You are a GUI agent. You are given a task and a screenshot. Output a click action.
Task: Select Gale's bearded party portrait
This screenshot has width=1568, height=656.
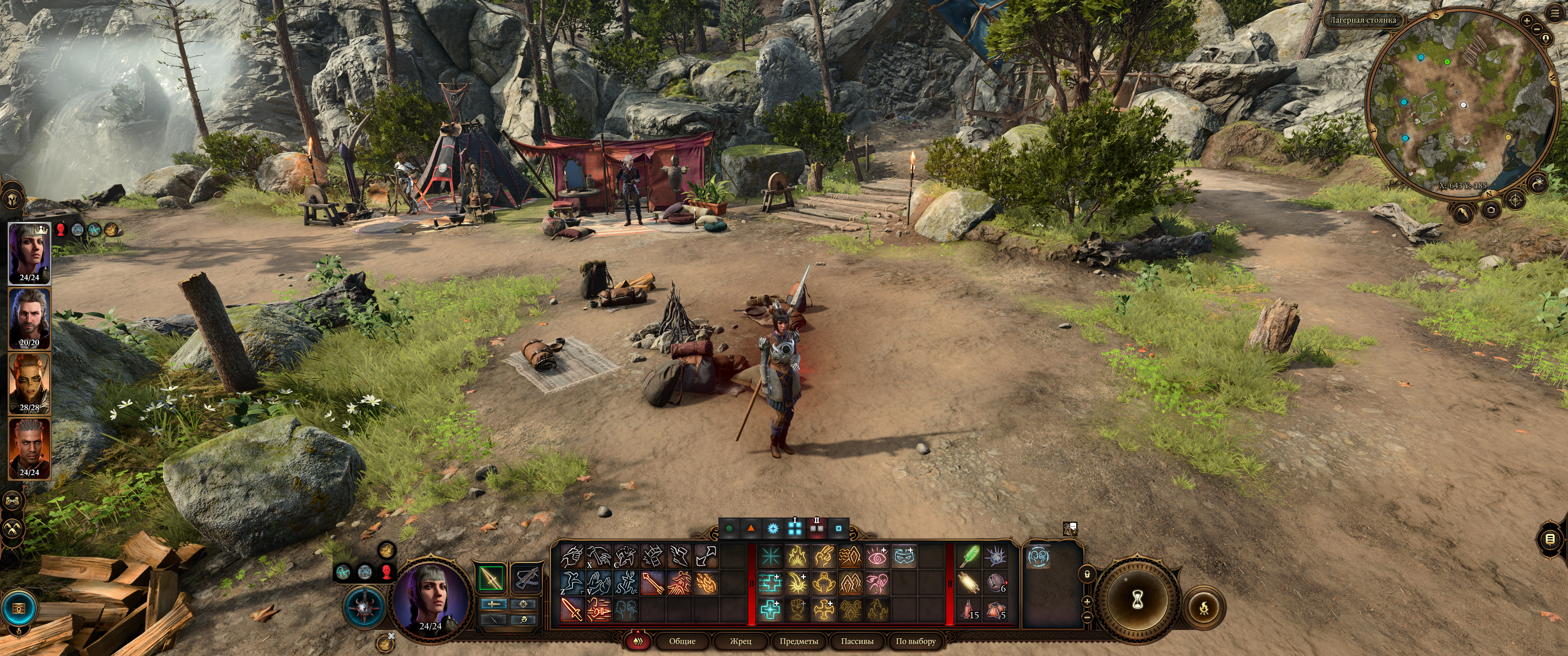29,318
